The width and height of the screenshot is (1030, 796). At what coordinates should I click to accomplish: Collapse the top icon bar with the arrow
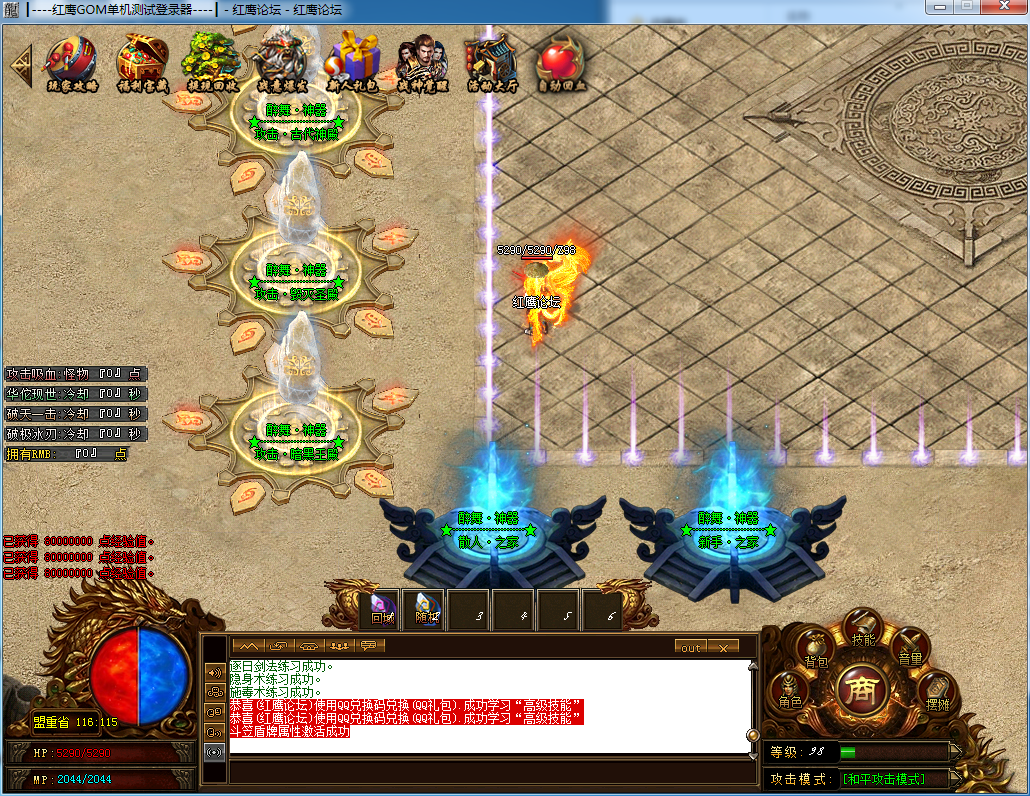pyautogui.click(x=20, y=64)
